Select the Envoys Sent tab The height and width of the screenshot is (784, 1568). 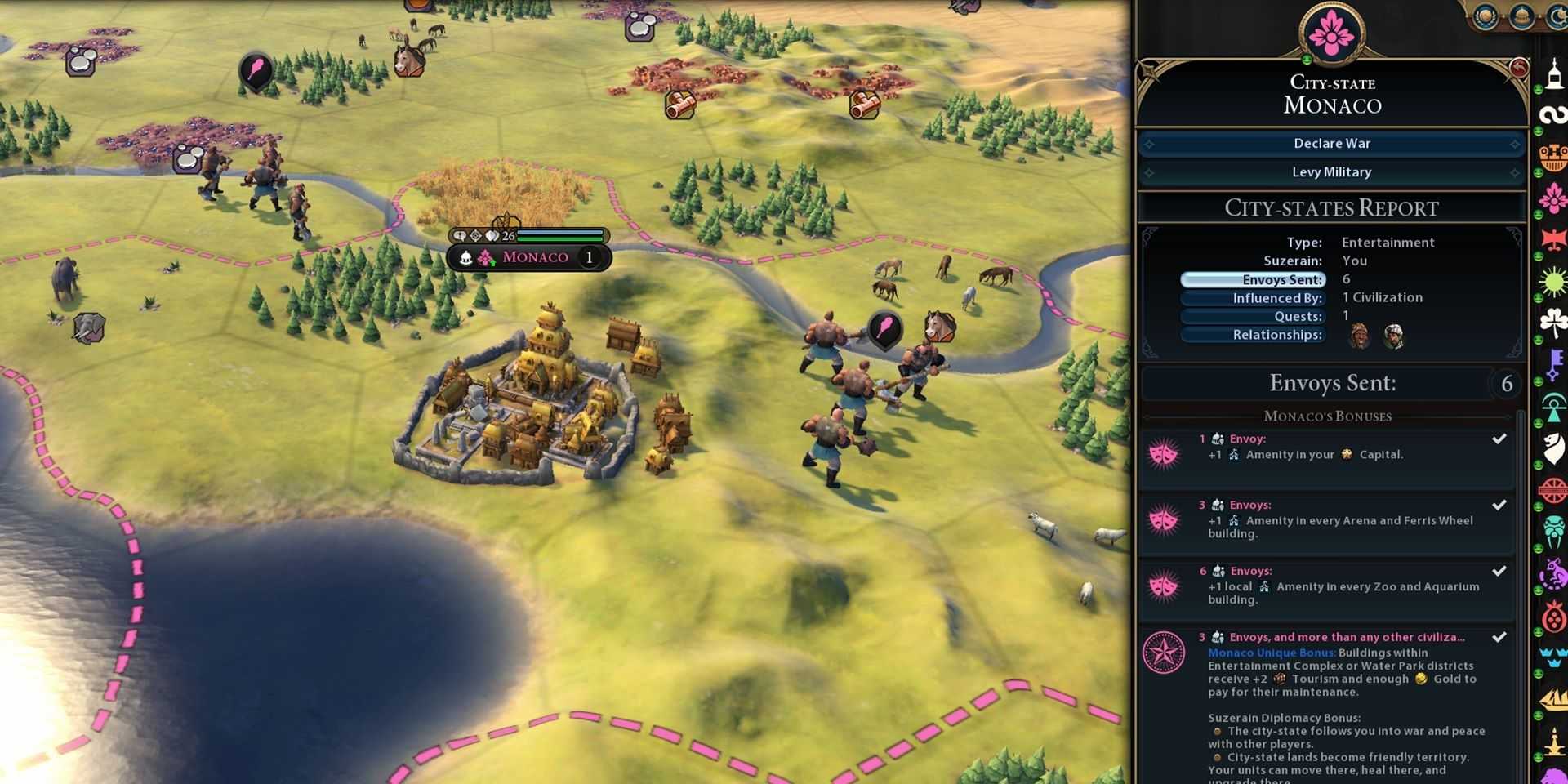[x=1253, y=279]
